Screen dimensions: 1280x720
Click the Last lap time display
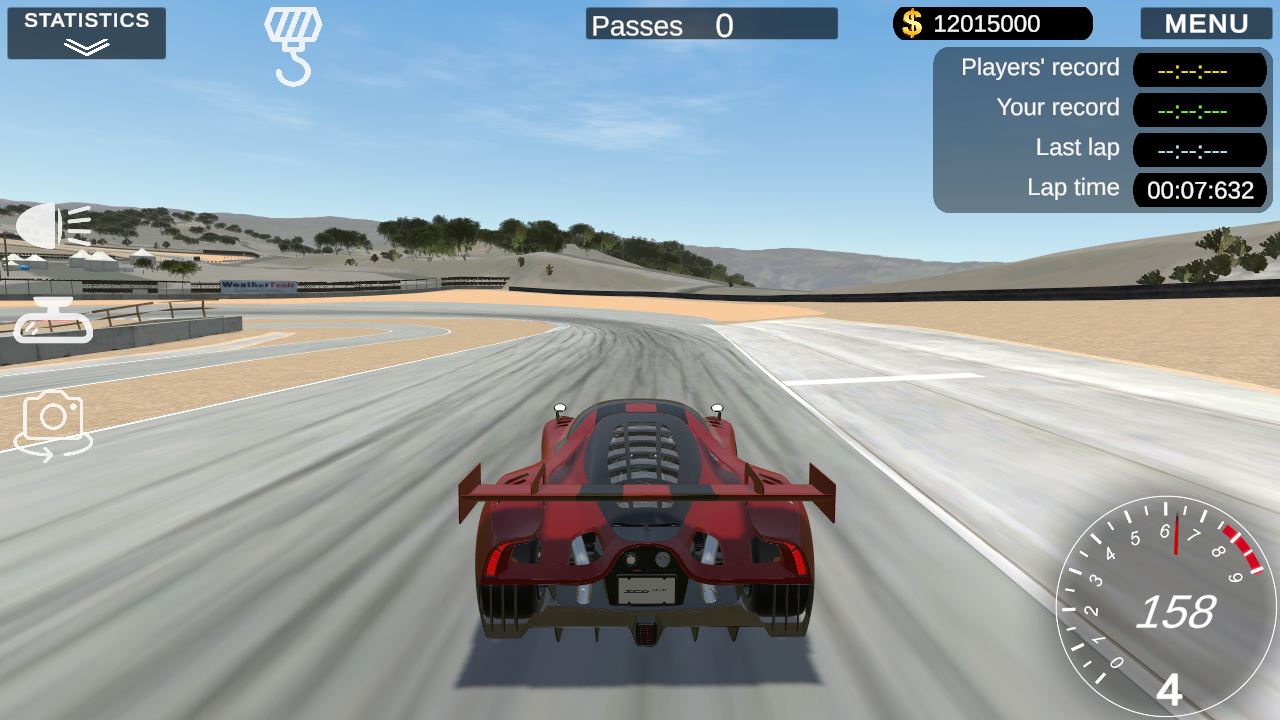(x=1199, y=150)
